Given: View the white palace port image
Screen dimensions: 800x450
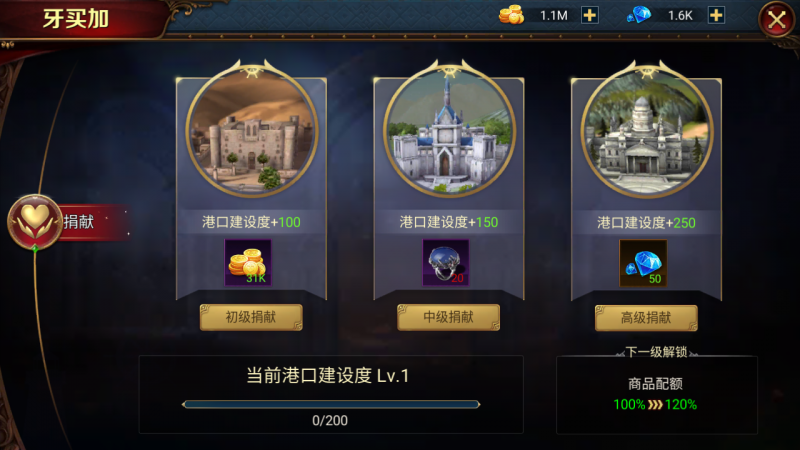Looking at the screenshot, I should pos(646,134).
